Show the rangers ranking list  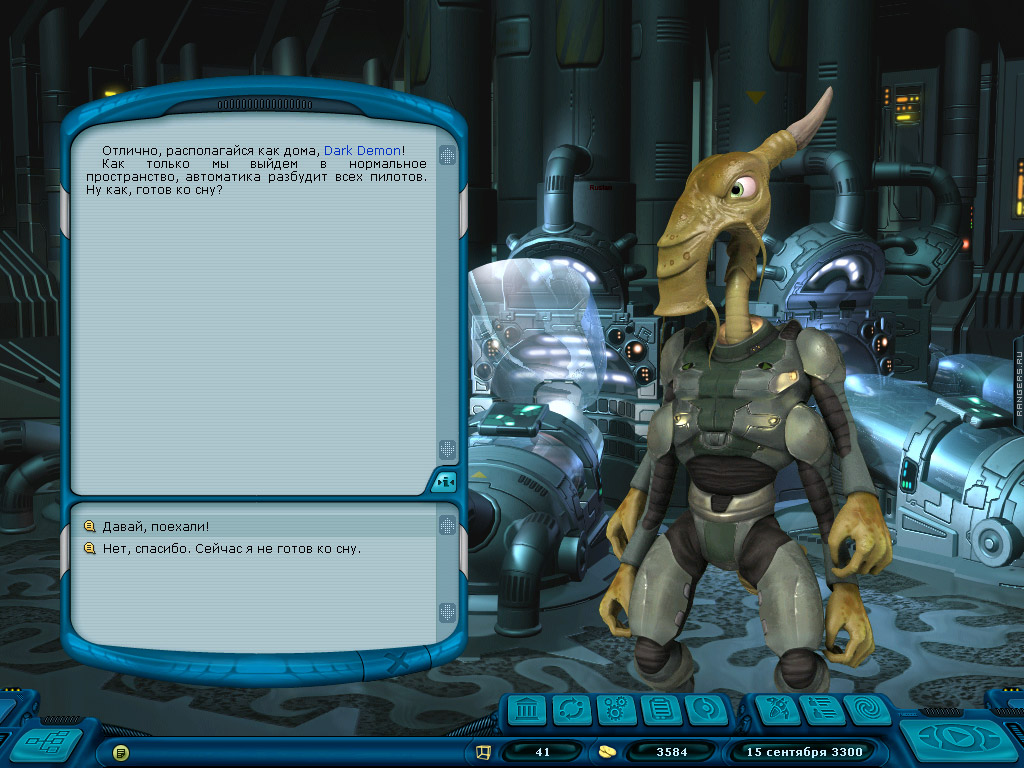click(821, 710)
